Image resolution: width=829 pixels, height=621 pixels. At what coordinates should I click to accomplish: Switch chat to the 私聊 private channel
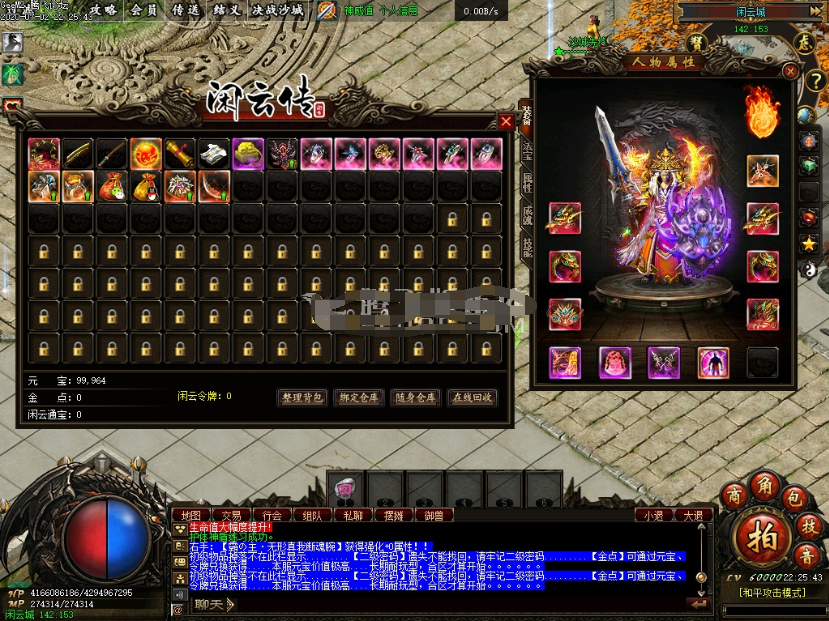(x=353, y=516)
